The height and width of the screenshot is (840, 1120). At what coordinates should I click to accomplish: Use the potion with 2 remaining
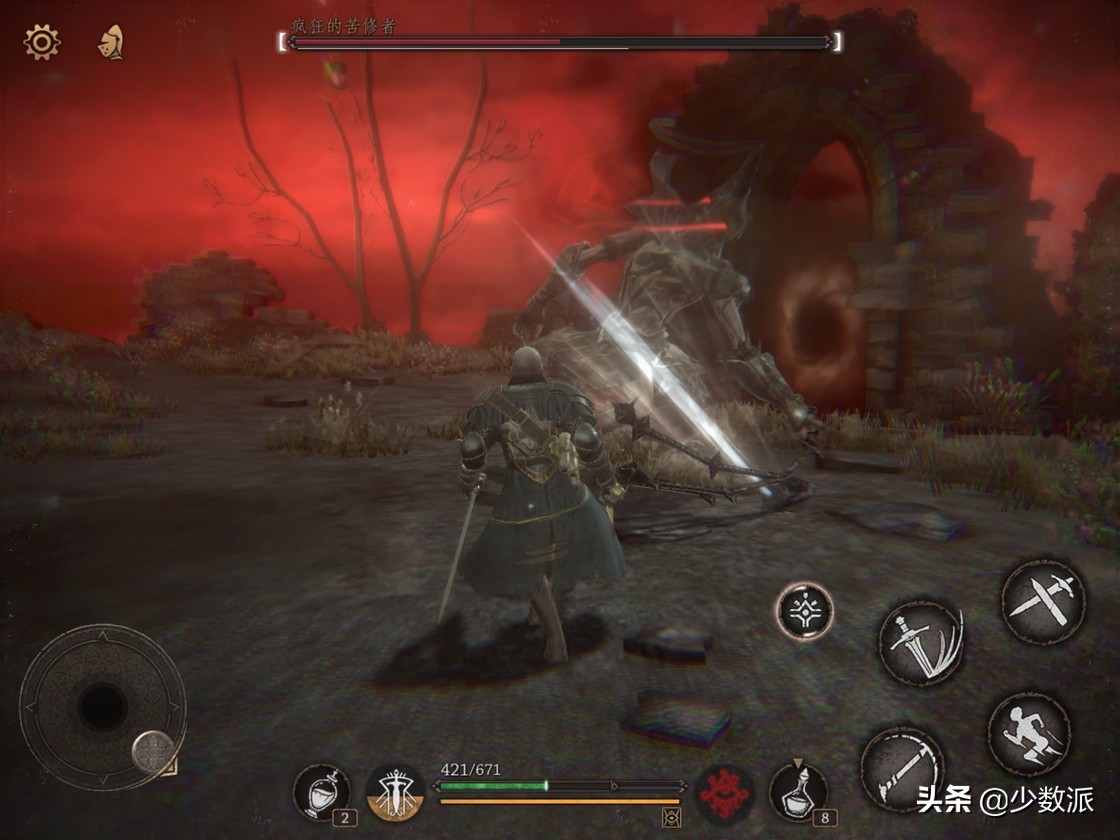pos(321,792)
